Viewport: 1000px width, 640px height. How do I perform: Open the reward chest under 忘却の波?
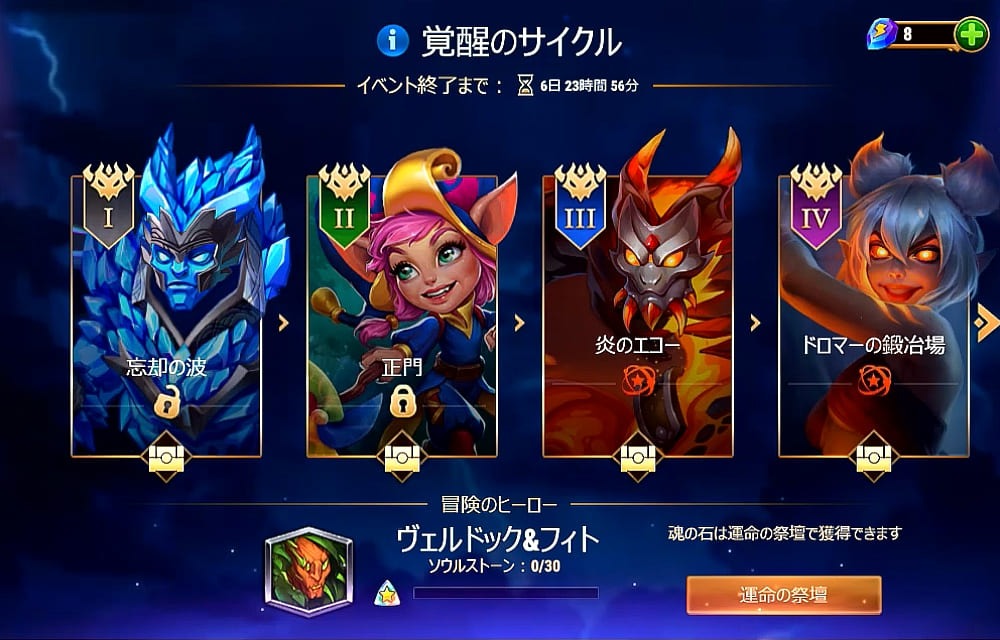pos(166,458)
